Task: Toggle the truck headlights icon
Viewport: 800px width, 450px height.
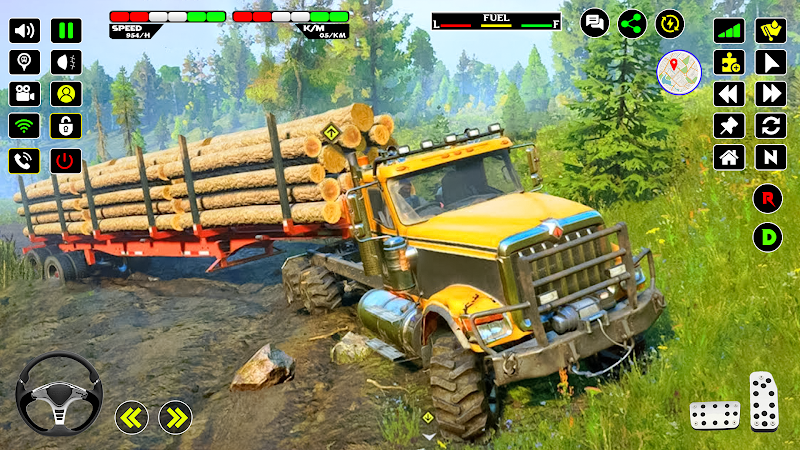Action: (66, 62)
